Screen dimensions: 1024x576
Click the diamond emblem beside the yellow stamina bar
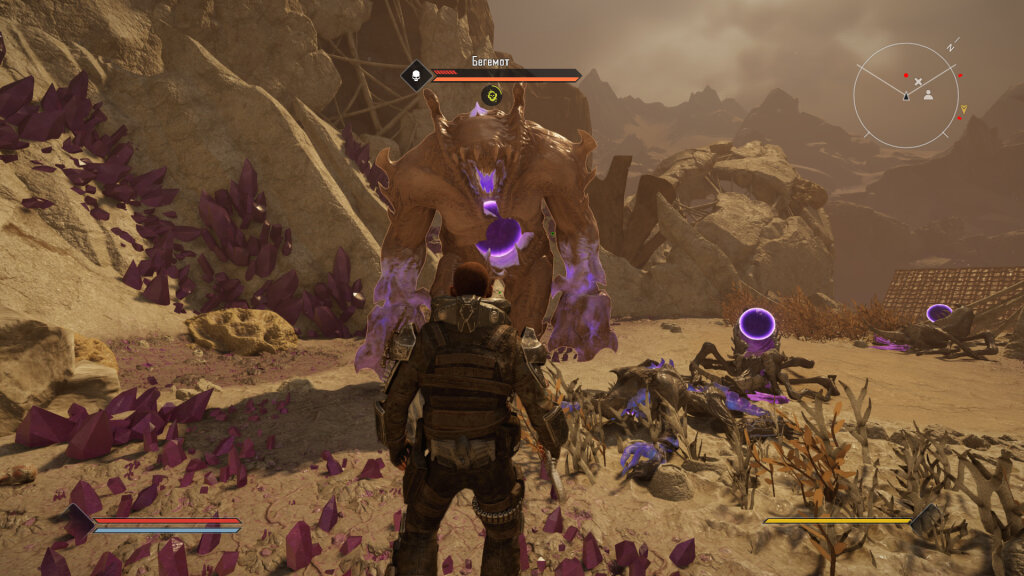[x=925, y=520]
